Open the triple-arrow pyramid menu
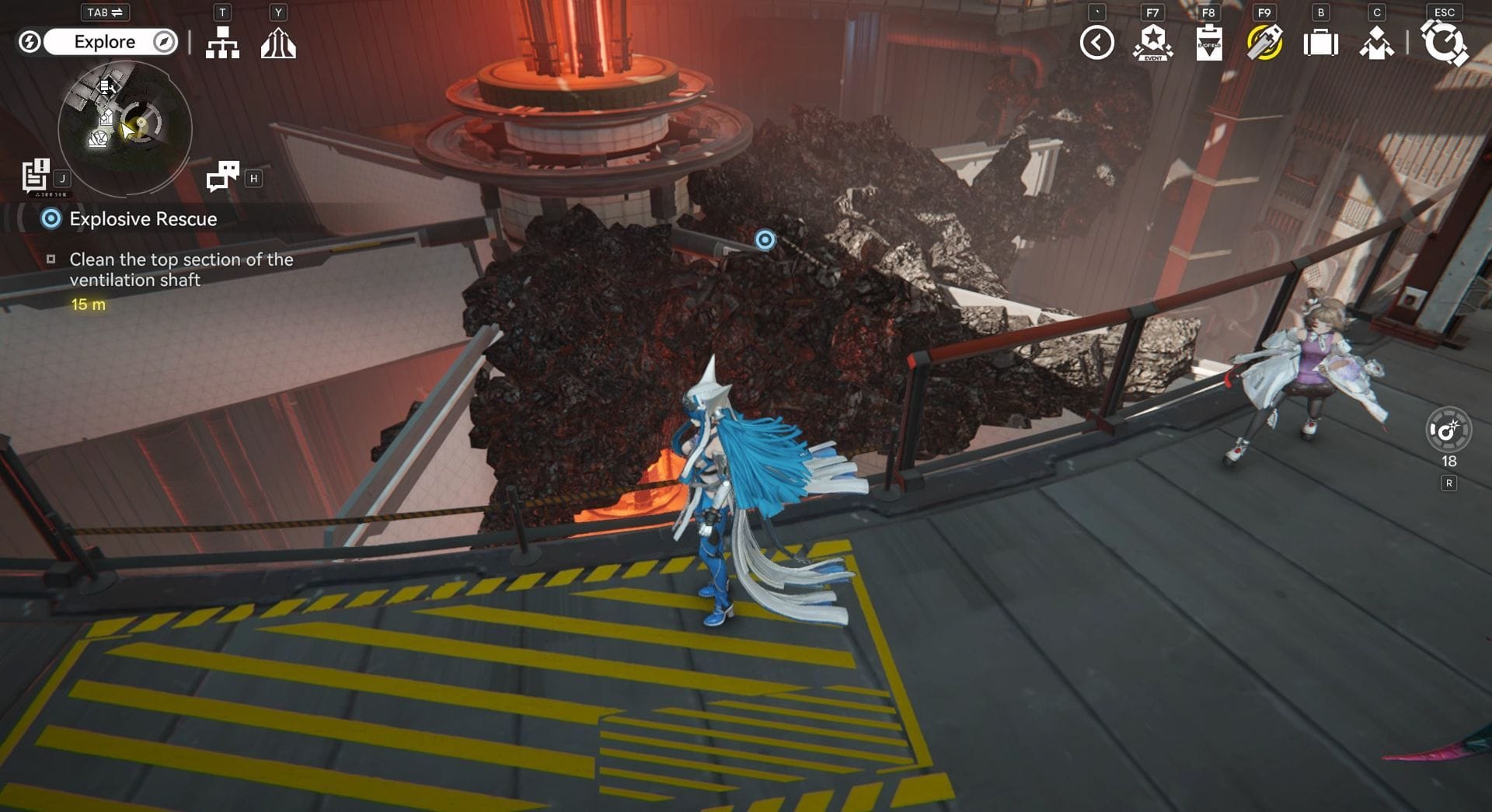 [278, 43]
